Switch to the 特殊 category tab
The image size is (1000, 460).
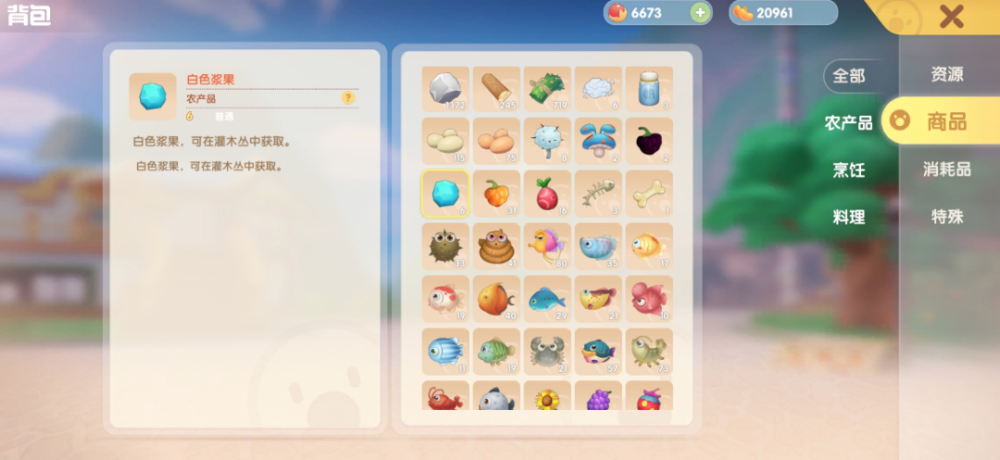point(946,216)
